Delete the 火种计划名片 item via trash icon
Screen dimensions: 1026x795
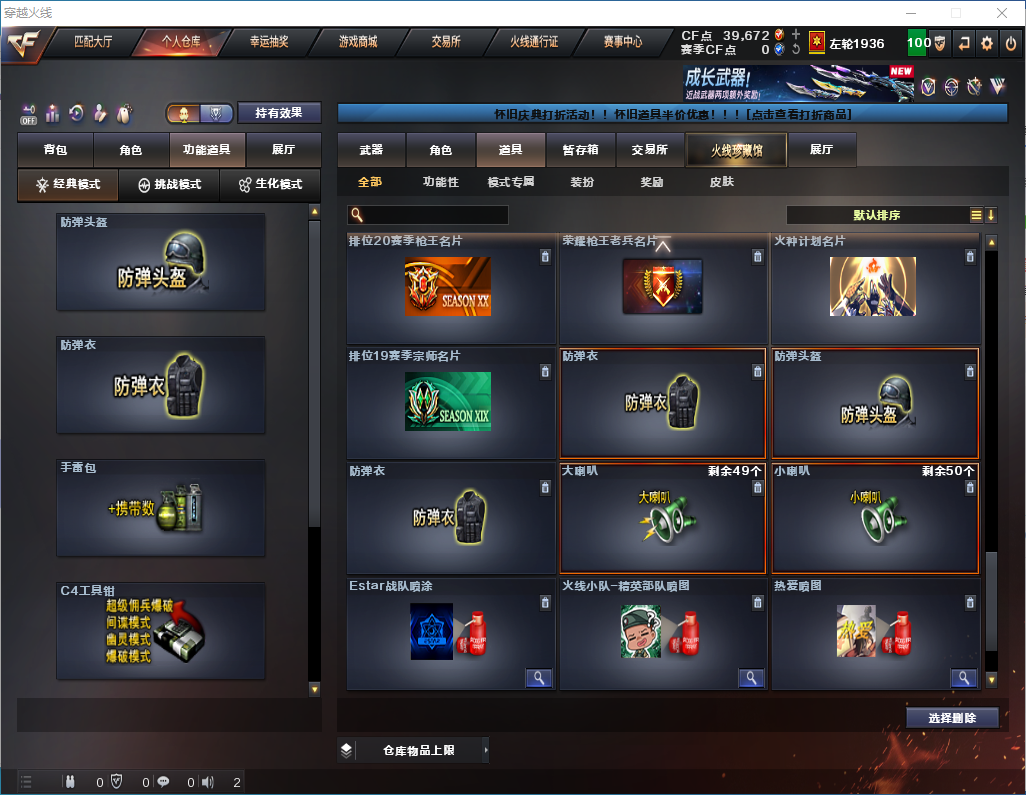(969, 257)
